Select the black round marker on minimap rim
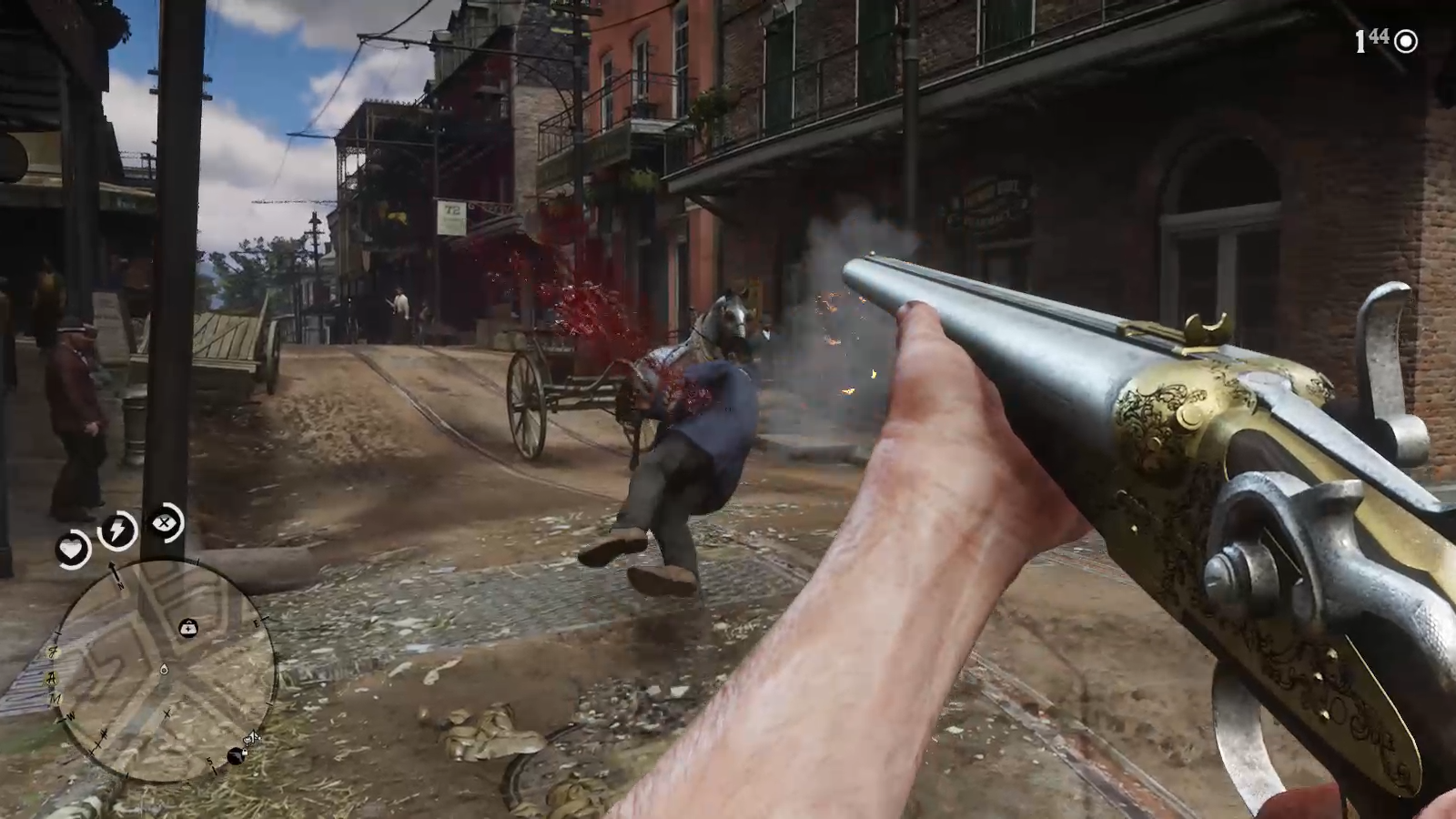 point(237,756)
